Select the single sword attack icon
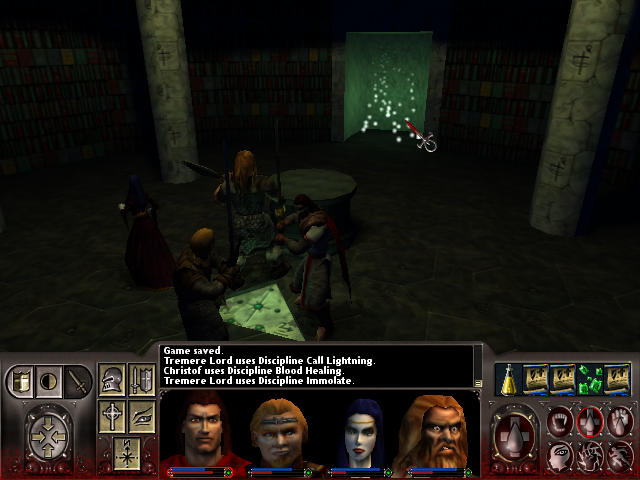640x480 pixels. (76, 381)
